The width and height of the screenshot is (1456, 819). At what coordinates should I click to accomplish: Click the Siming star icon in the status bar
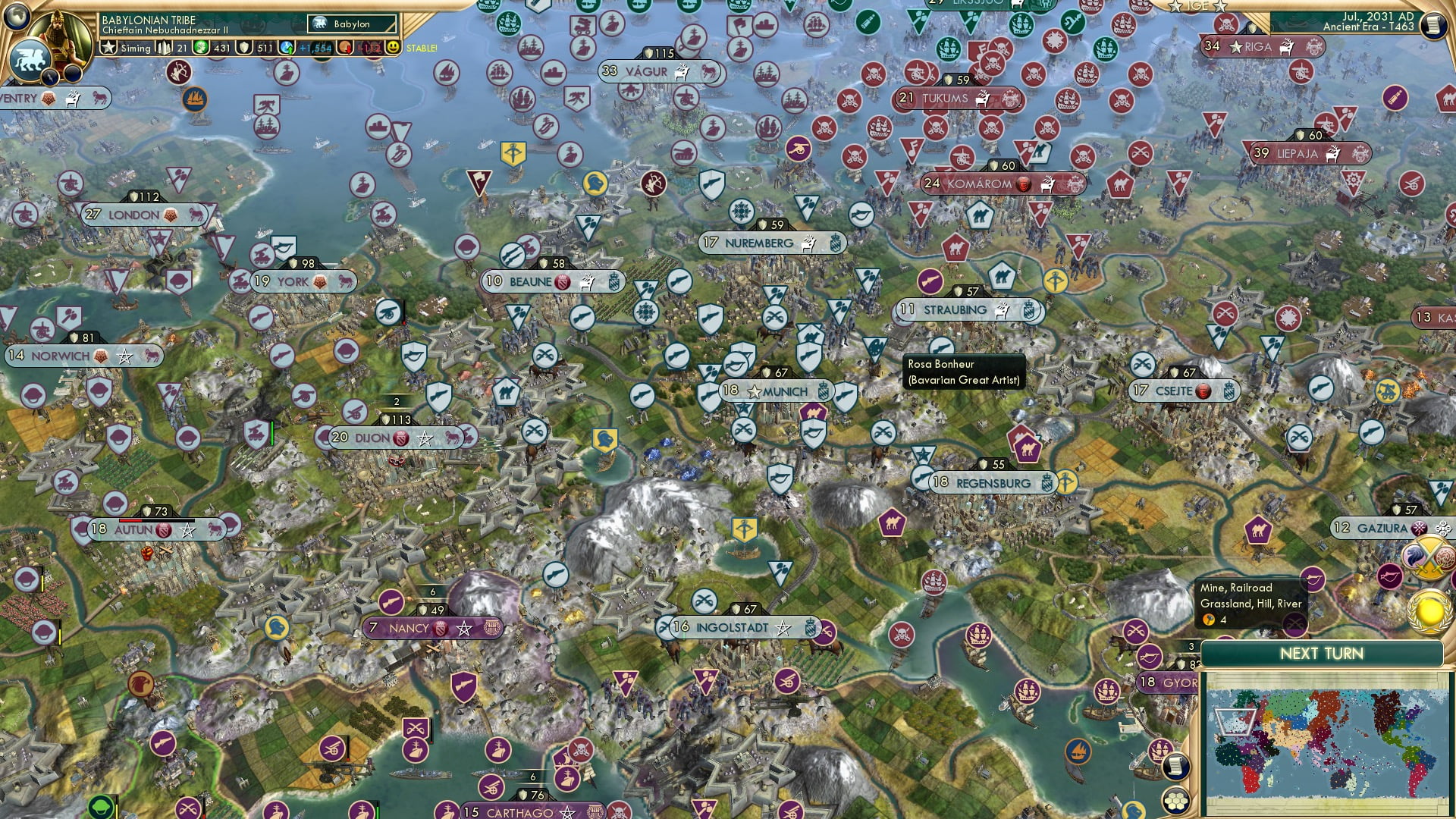(x=108, y=48)
